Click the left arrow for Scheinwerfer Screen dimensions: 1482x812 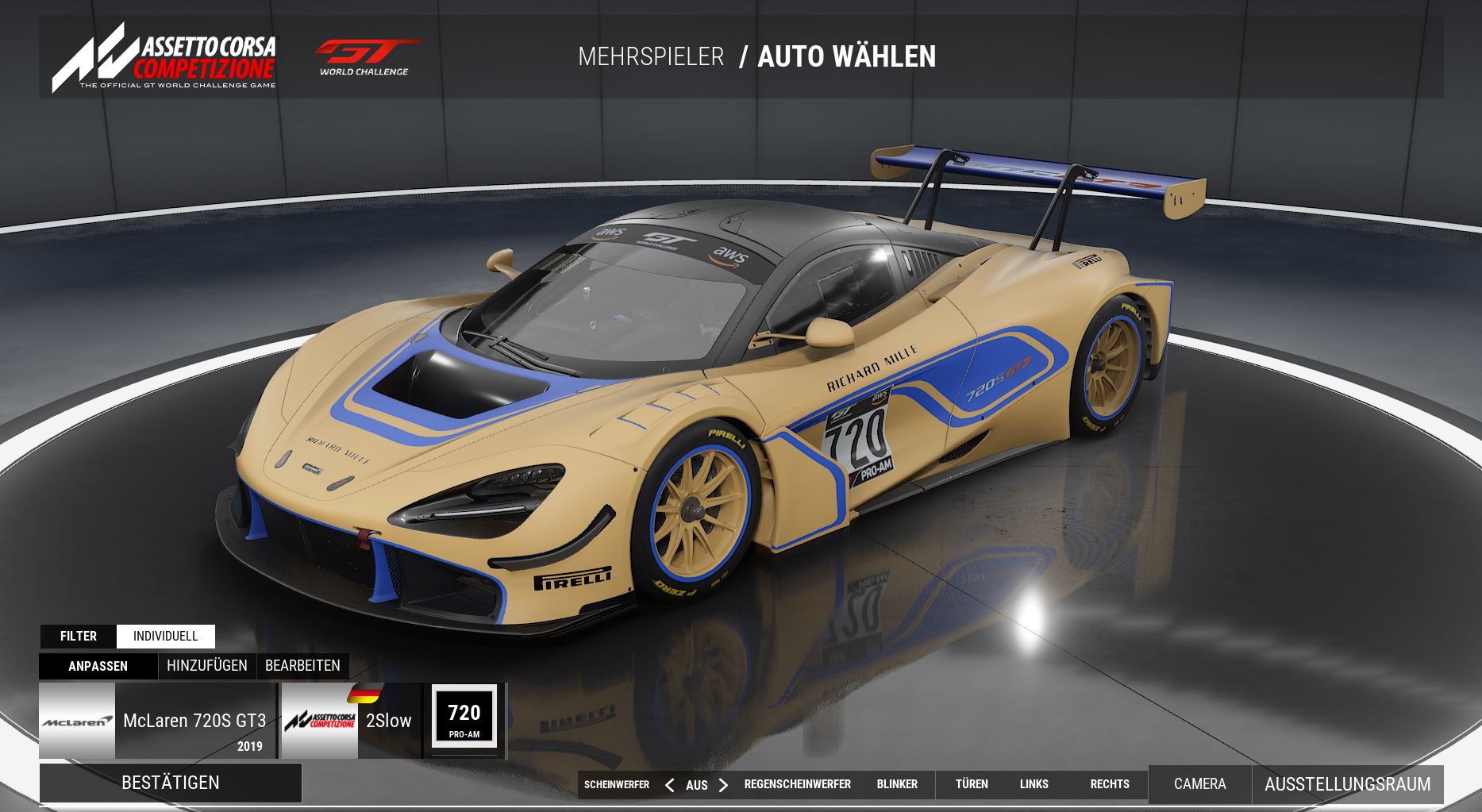(x=670, y=785)
